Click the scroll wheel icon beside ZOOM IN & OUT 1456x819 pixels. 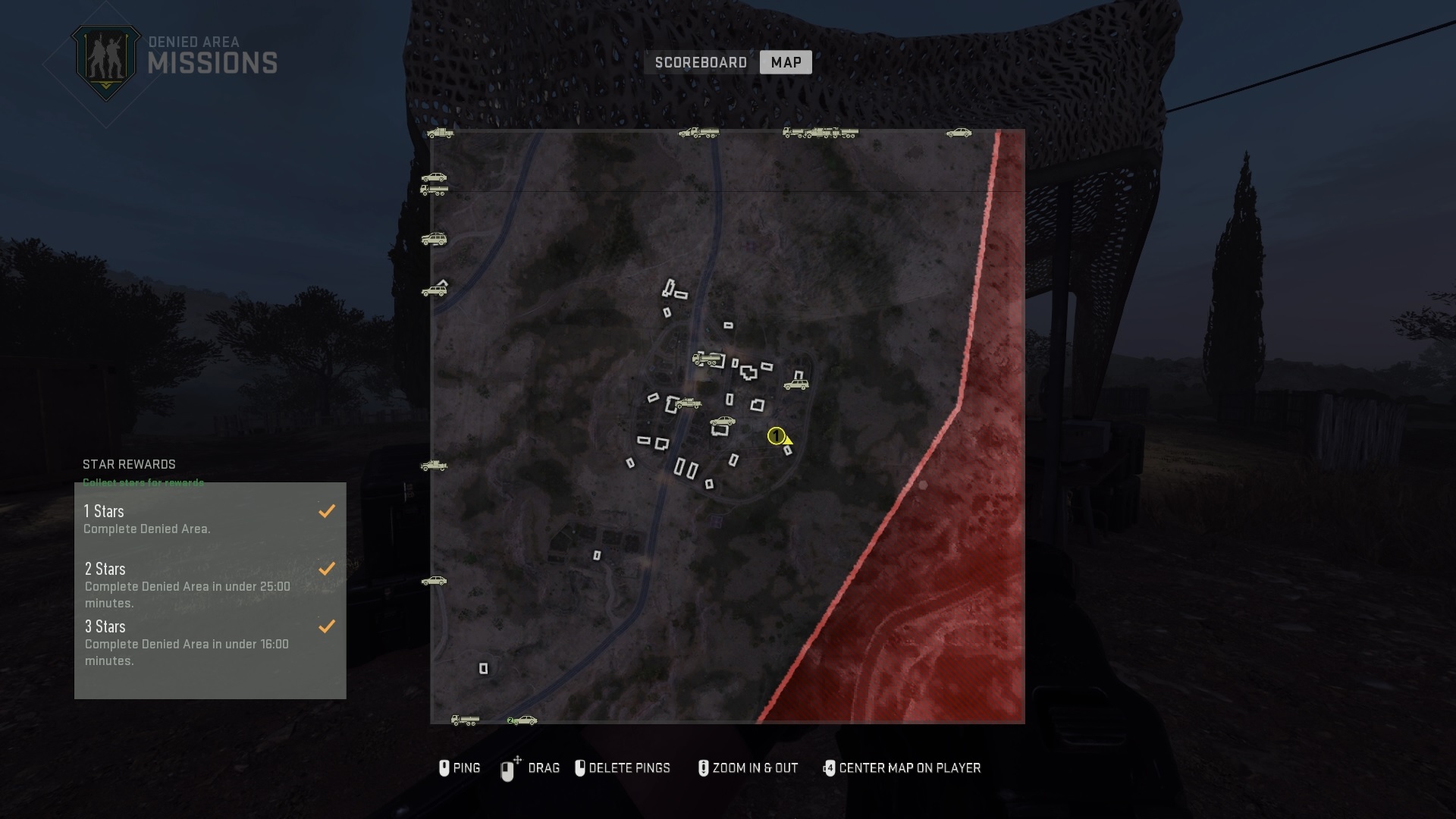tap(704, 767)
